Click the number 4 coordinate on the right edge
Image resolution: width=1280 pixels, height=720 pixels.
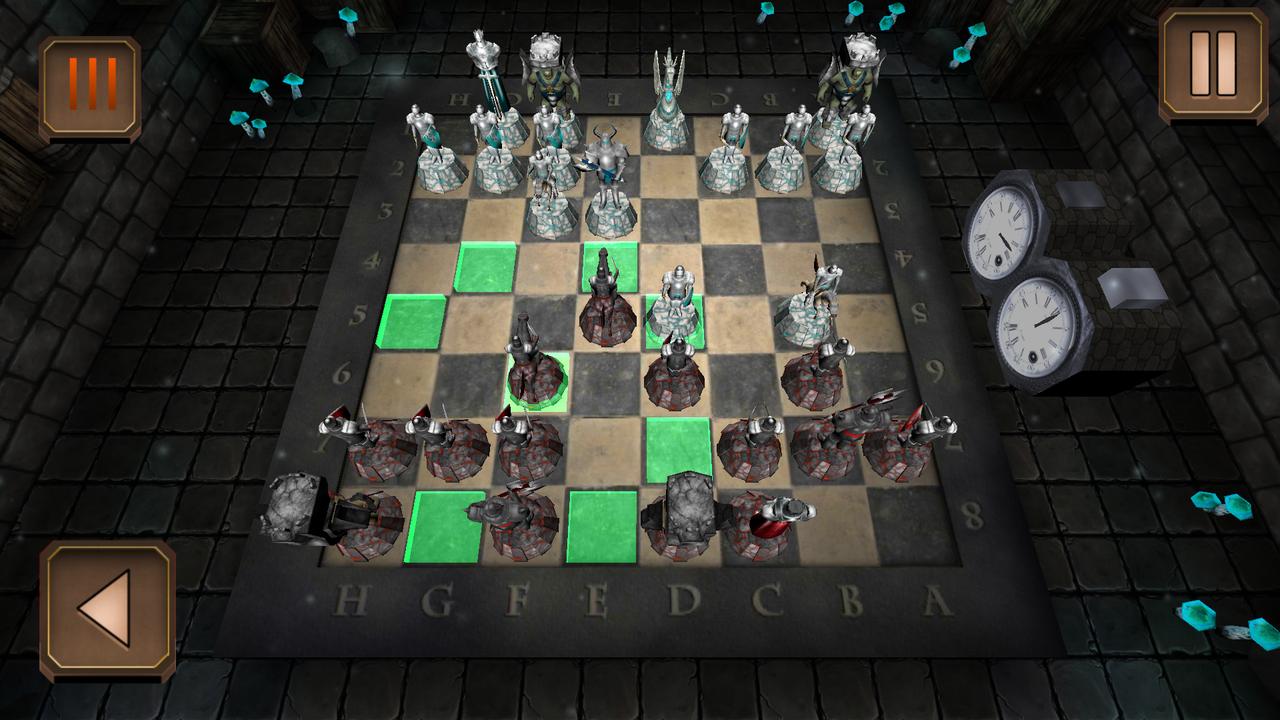(902, 258)
